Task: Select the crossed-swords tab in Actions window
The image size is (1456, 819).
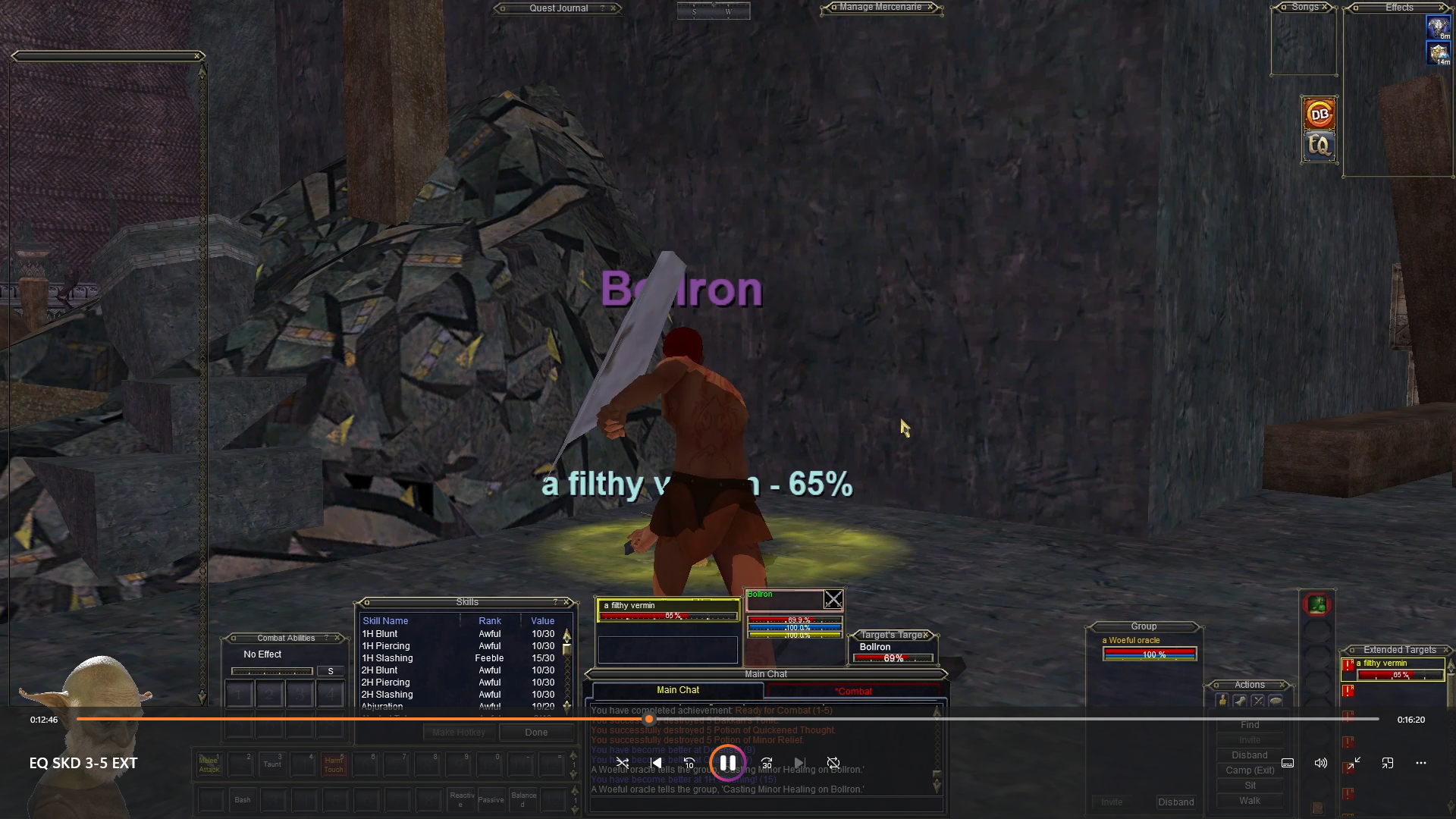Action: (1258, 701)
